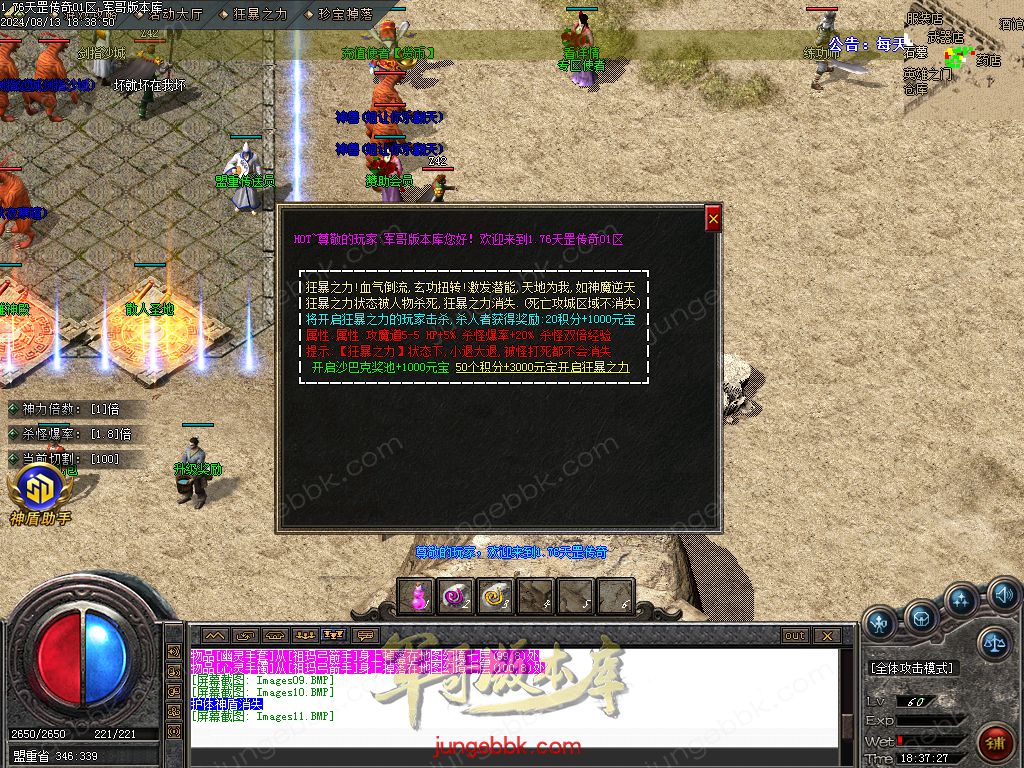
Task: Choose the 50积分+3000元宝开启狂暴之力 option
Action: tap(542, 367)
